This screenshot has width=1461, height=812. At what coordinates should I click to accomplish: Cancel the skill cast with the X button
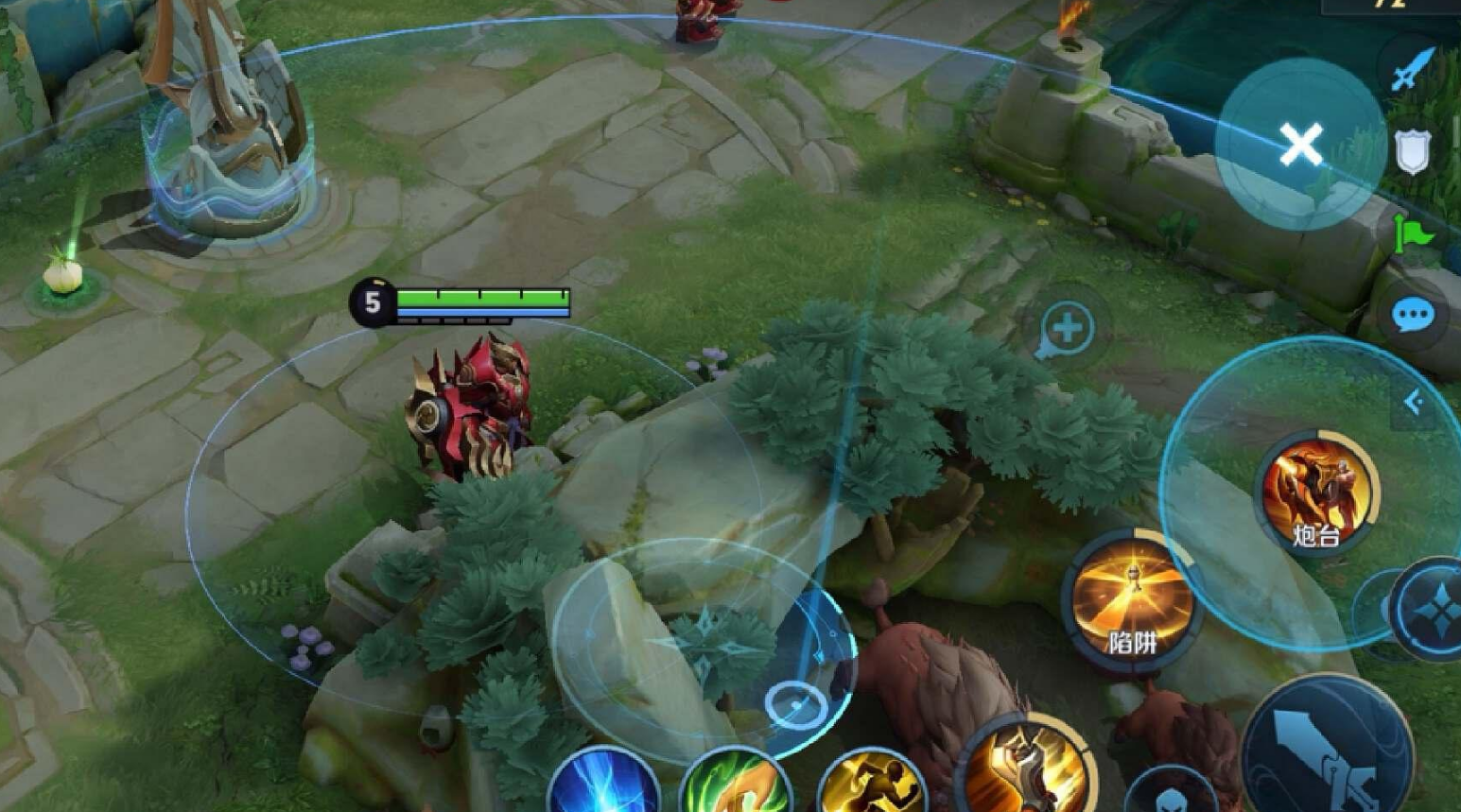1300,146
